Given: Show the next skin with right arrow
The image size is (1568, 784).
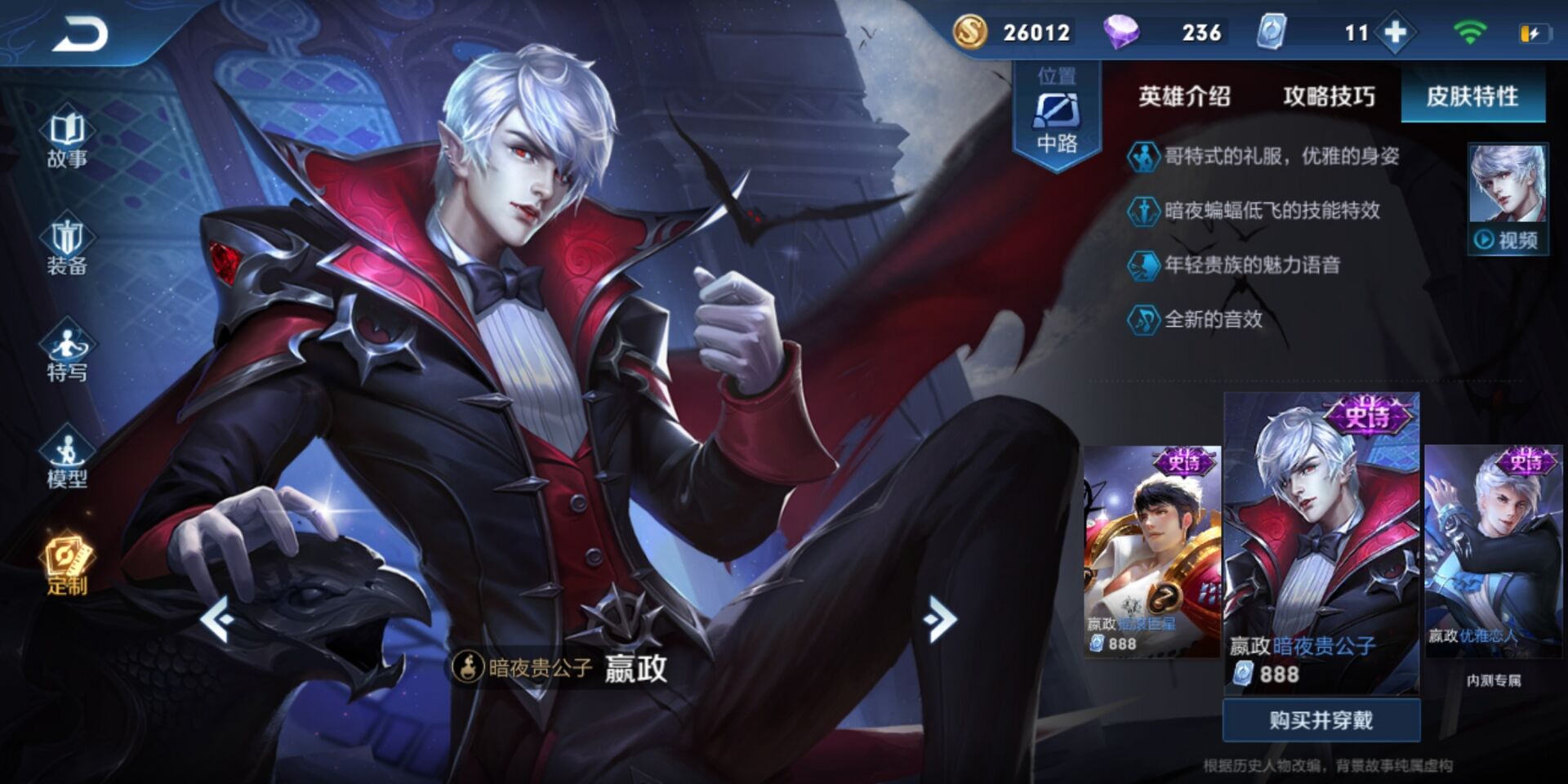Looking at the screenshot, I should tap(940, 619).
